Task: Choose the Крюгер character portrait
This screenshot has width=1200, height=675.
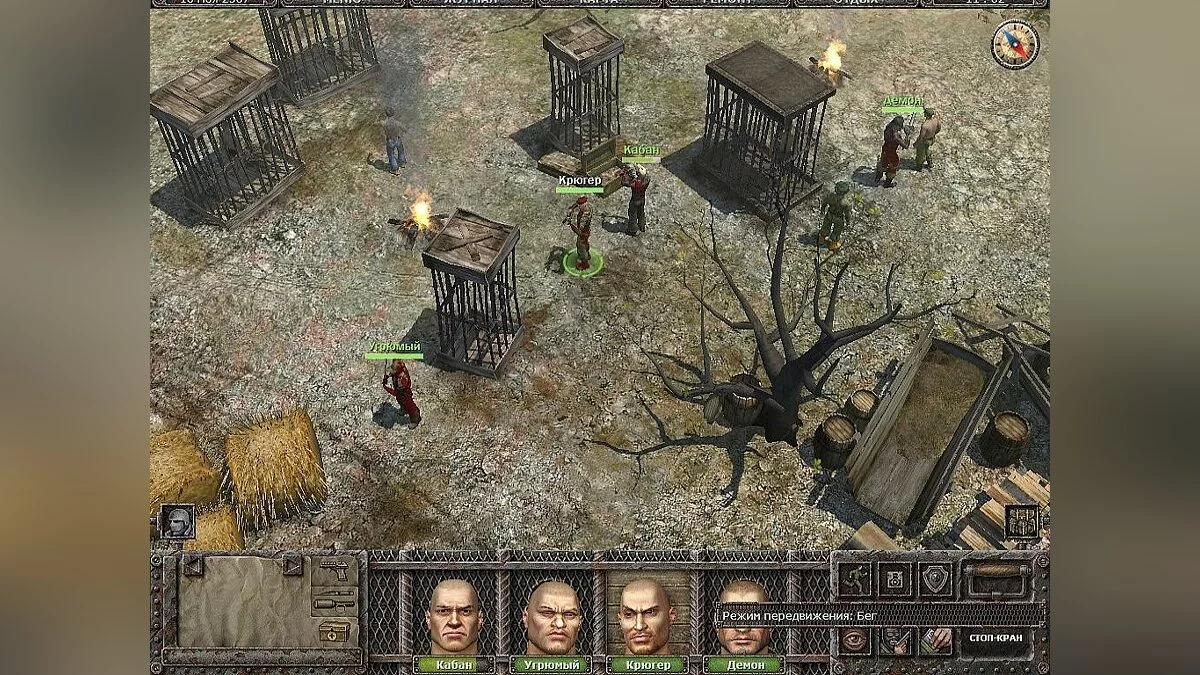Action: pos(644,616)
